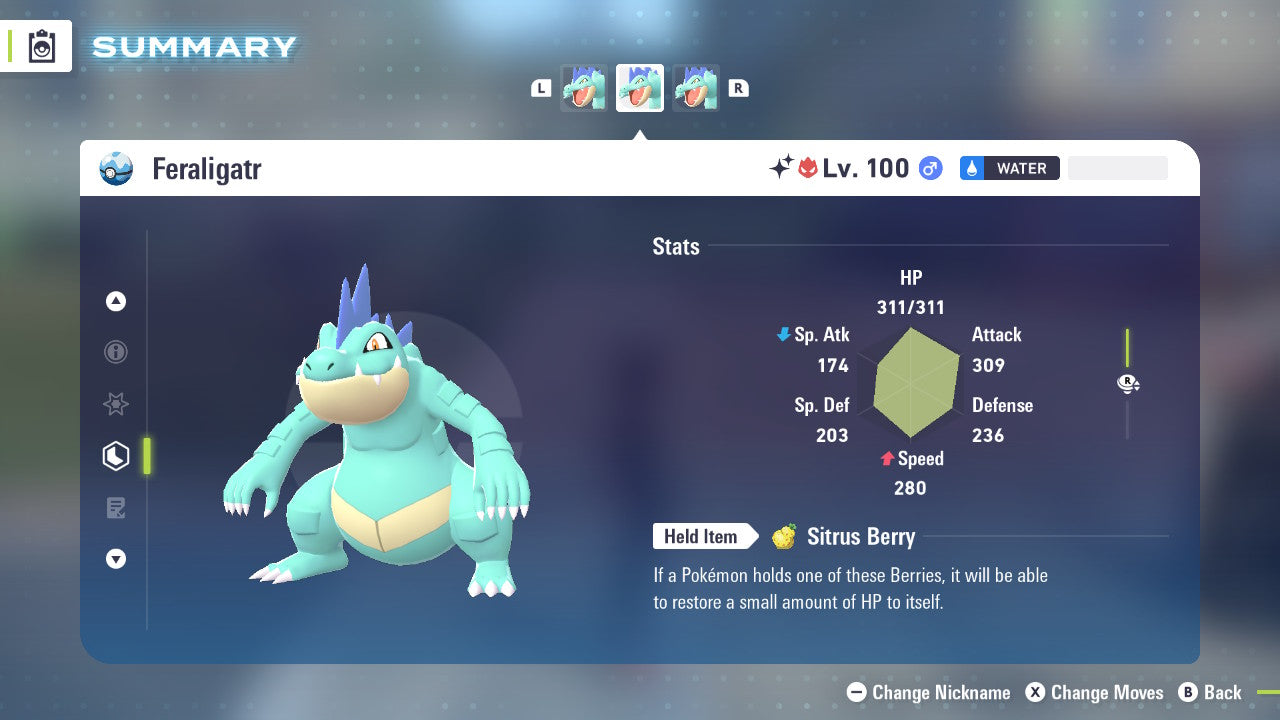Open the Summary clipboard icon top-left
Viewport: 1280px width, 720px height.
[42, 45]
